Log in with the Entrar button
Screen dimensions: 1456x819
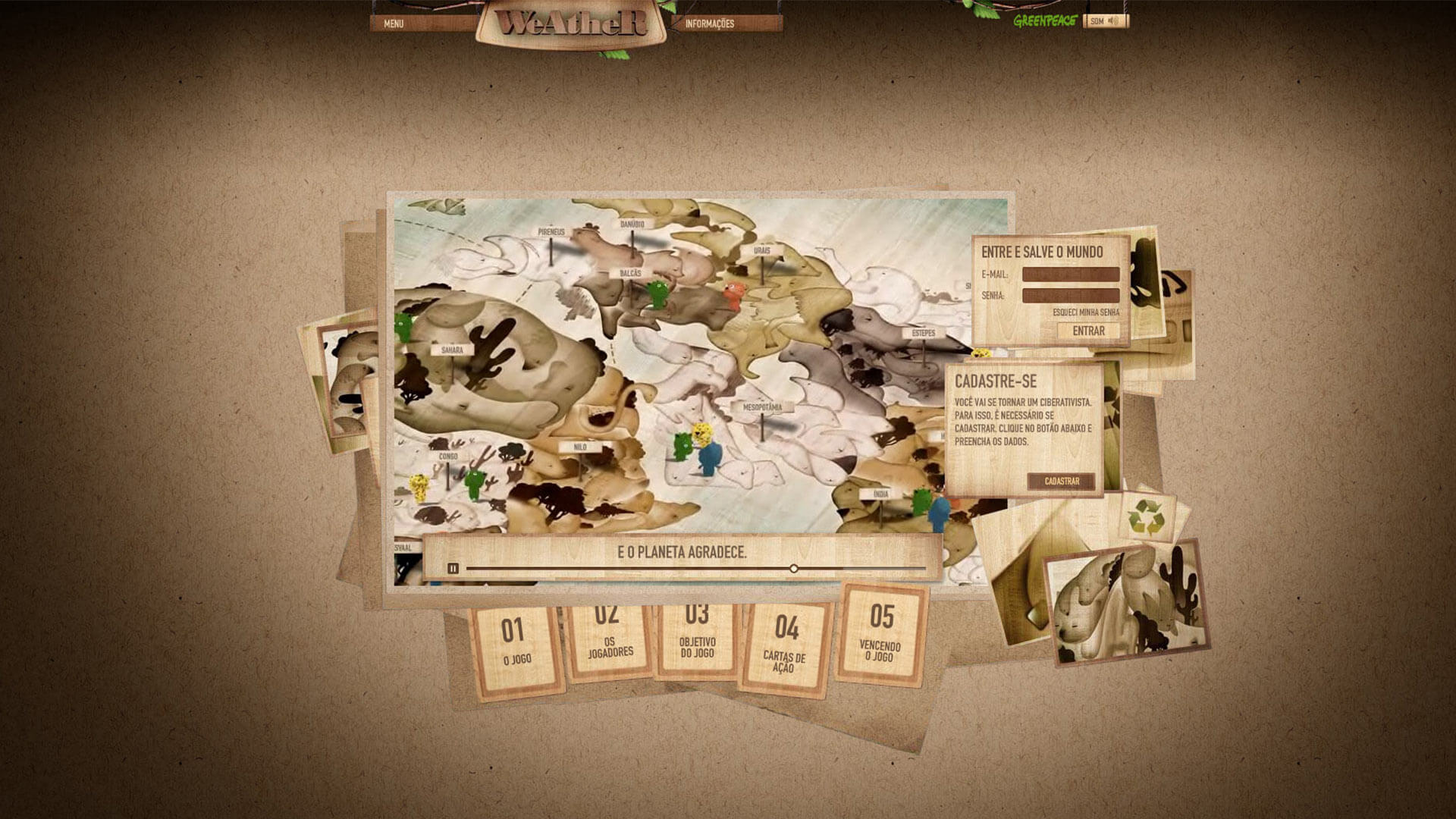click(x=1088, y=331)
